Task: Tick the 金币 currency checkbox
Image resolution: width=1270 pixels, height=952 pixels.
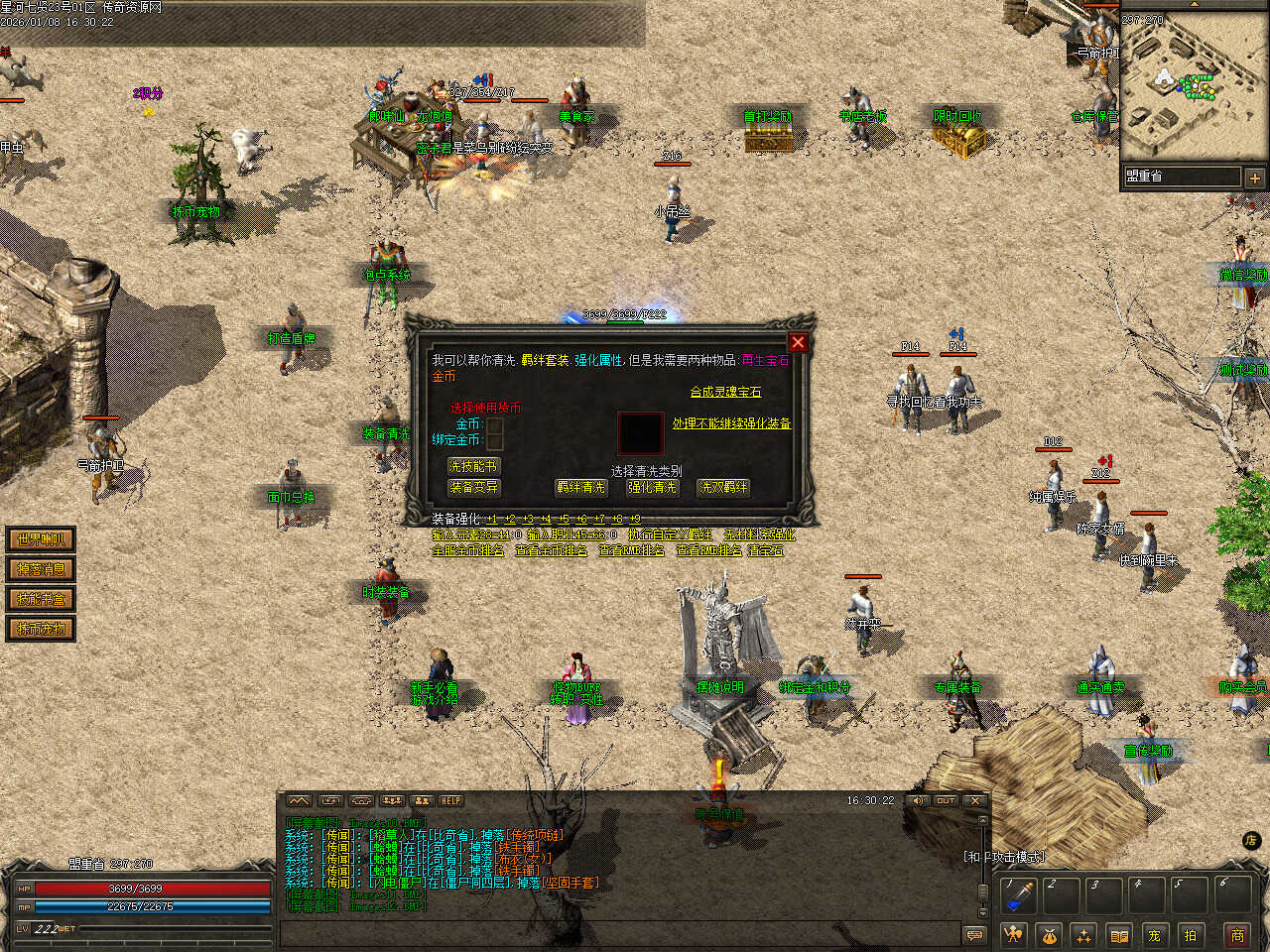Action: click(495, 424)
